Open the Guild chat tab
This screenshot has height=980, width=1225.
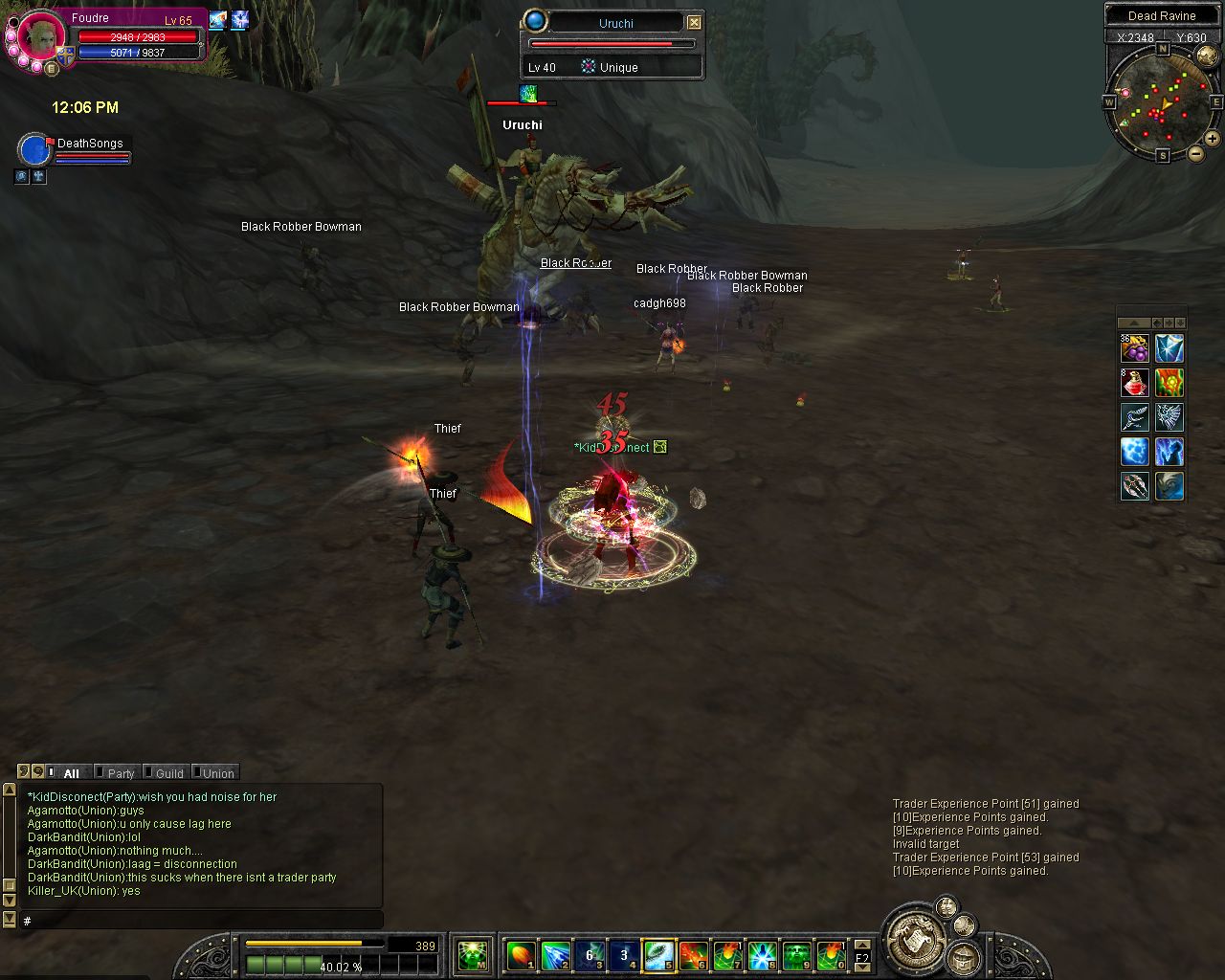coord(169,773)
